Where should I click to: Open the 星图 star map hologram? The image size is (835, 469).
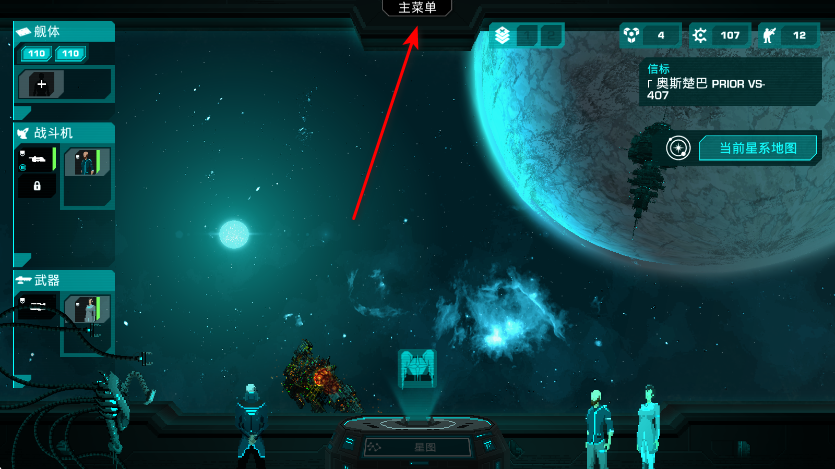[416, 370]
